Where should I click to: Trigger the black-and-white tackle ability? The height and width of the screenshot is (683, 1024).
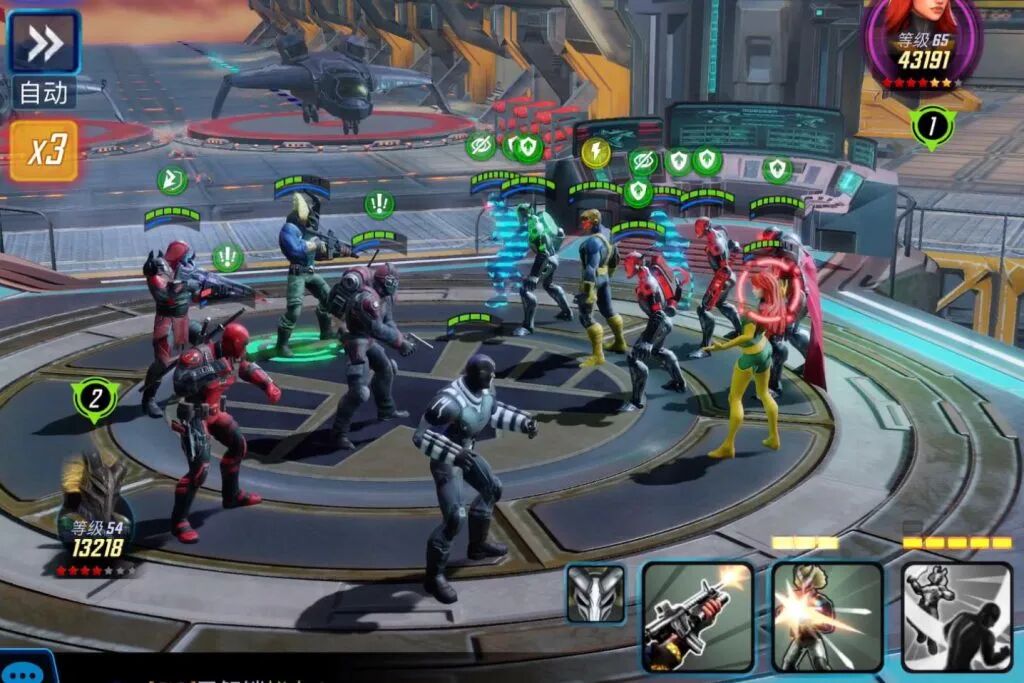[956, 615]
